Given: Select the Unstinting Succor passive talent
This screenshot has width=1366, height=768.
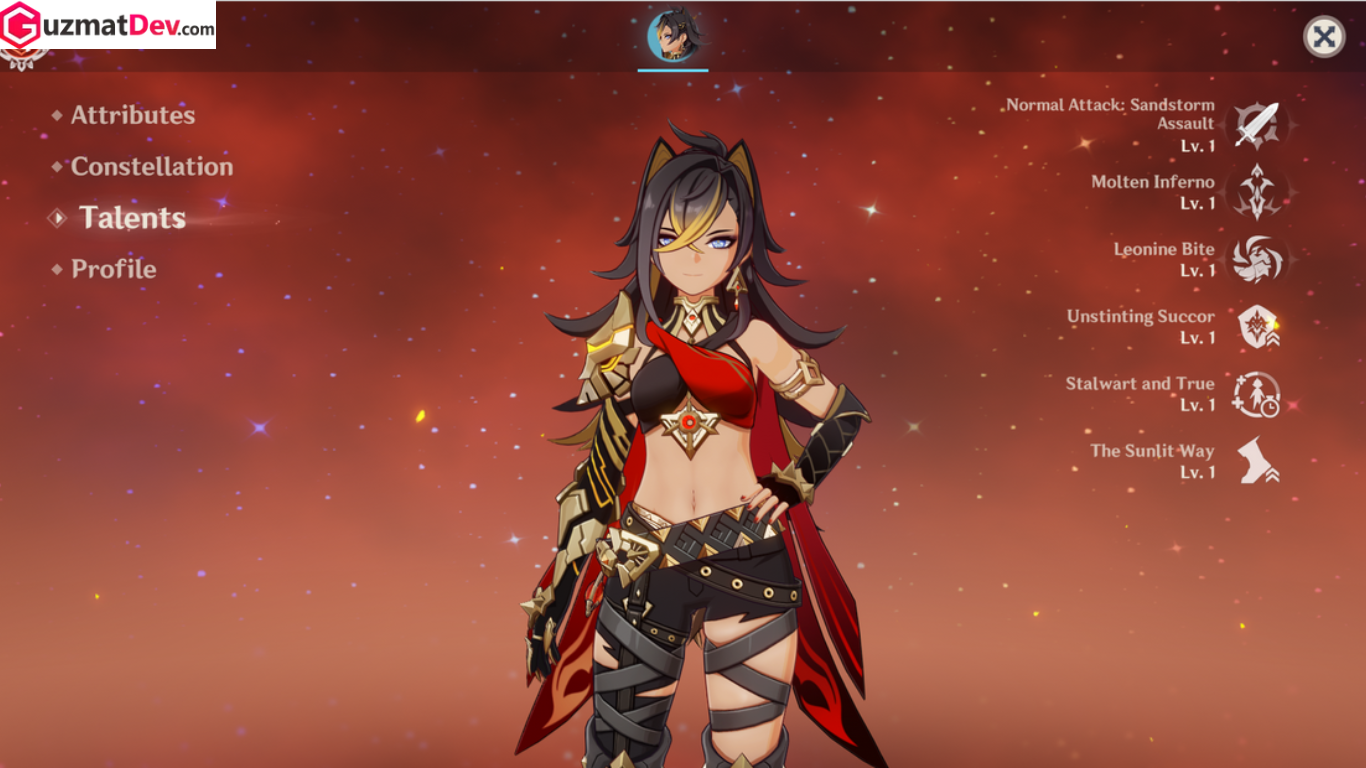Looking at the screenshot, I should pyautogui.click(x=1256, y=327).
